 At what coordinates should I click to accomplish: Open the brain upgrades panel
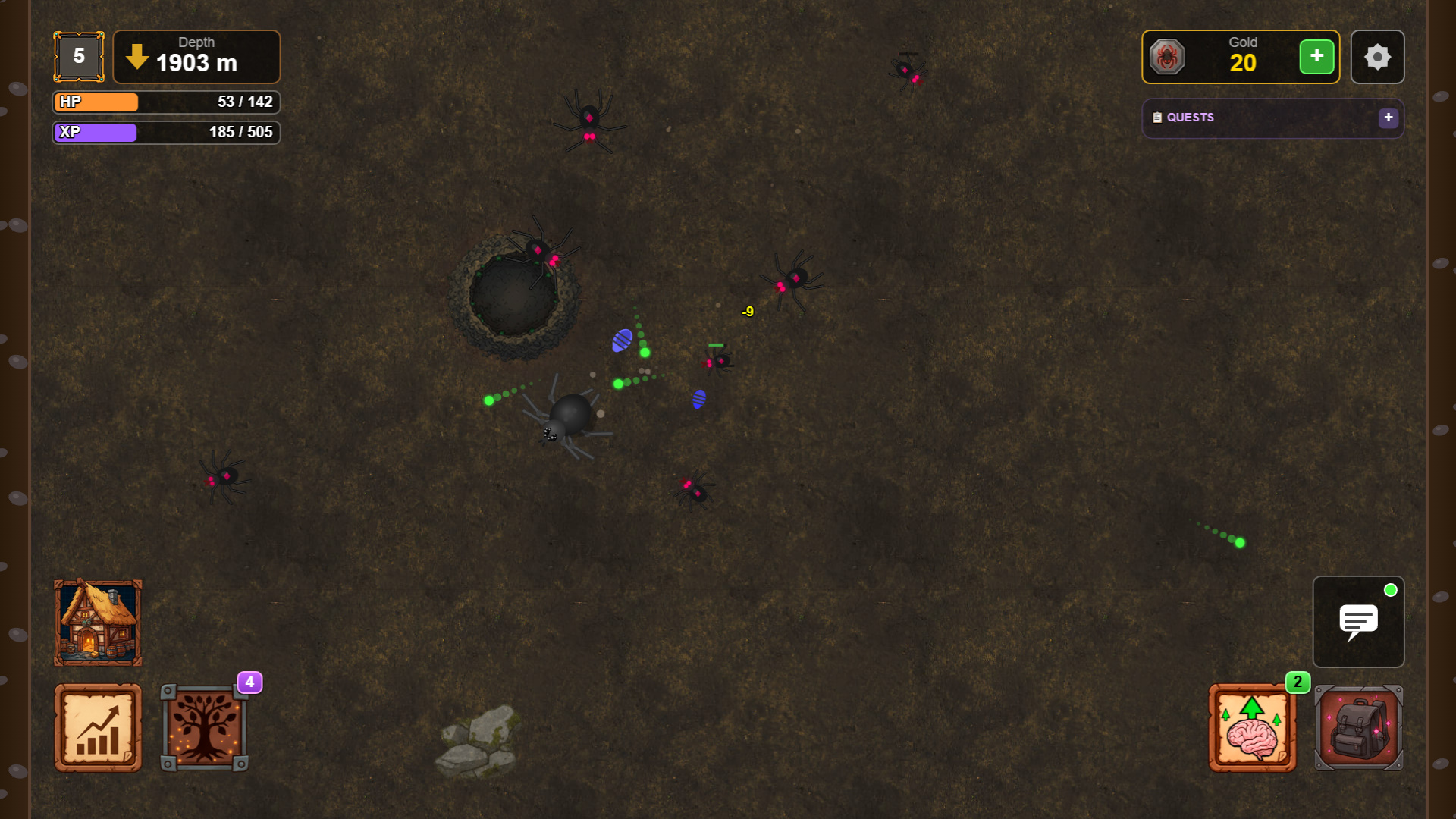click(1252, 726)
